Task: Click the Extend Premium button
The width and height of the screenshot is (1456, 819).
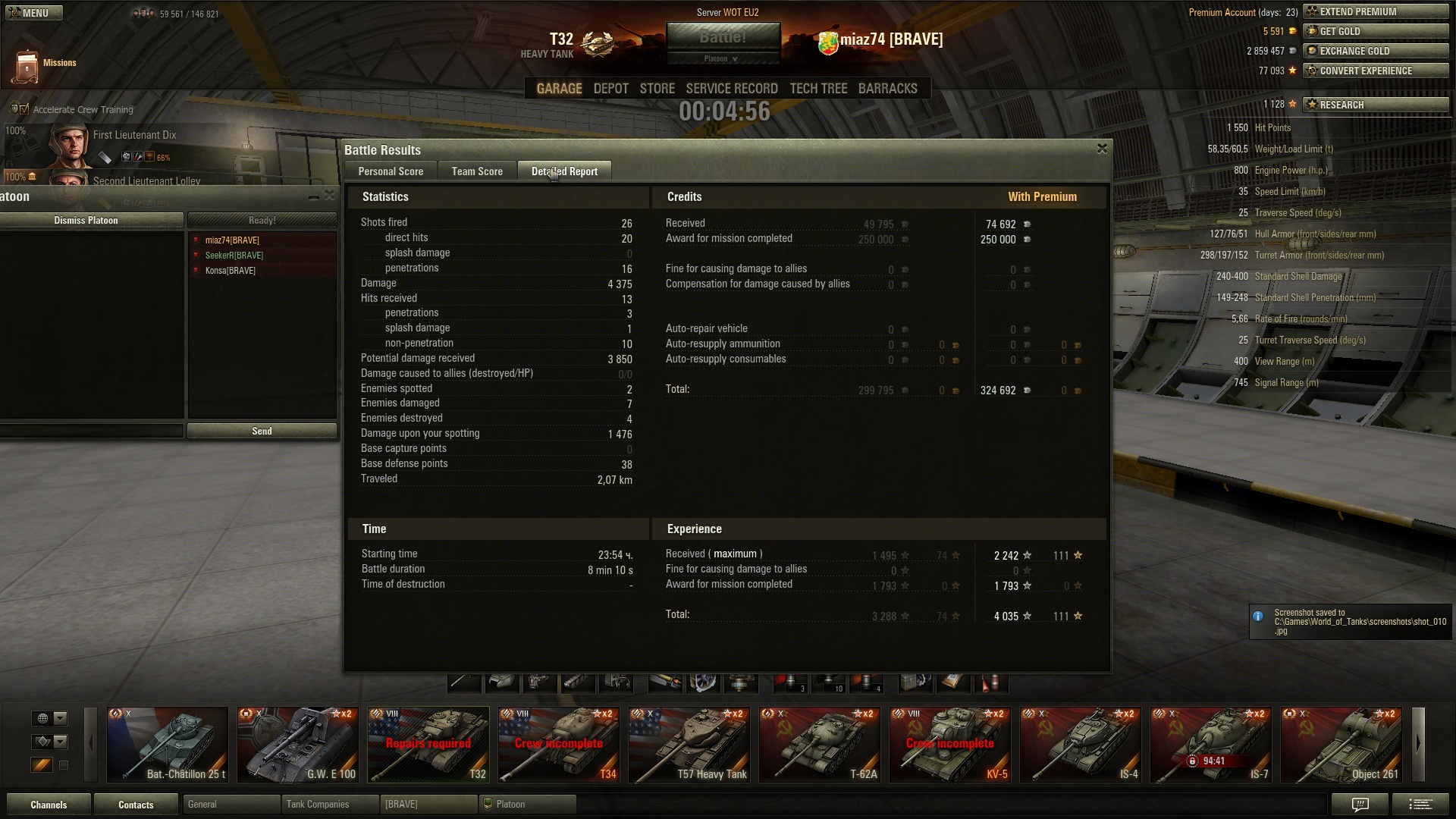Action: 1375,11
